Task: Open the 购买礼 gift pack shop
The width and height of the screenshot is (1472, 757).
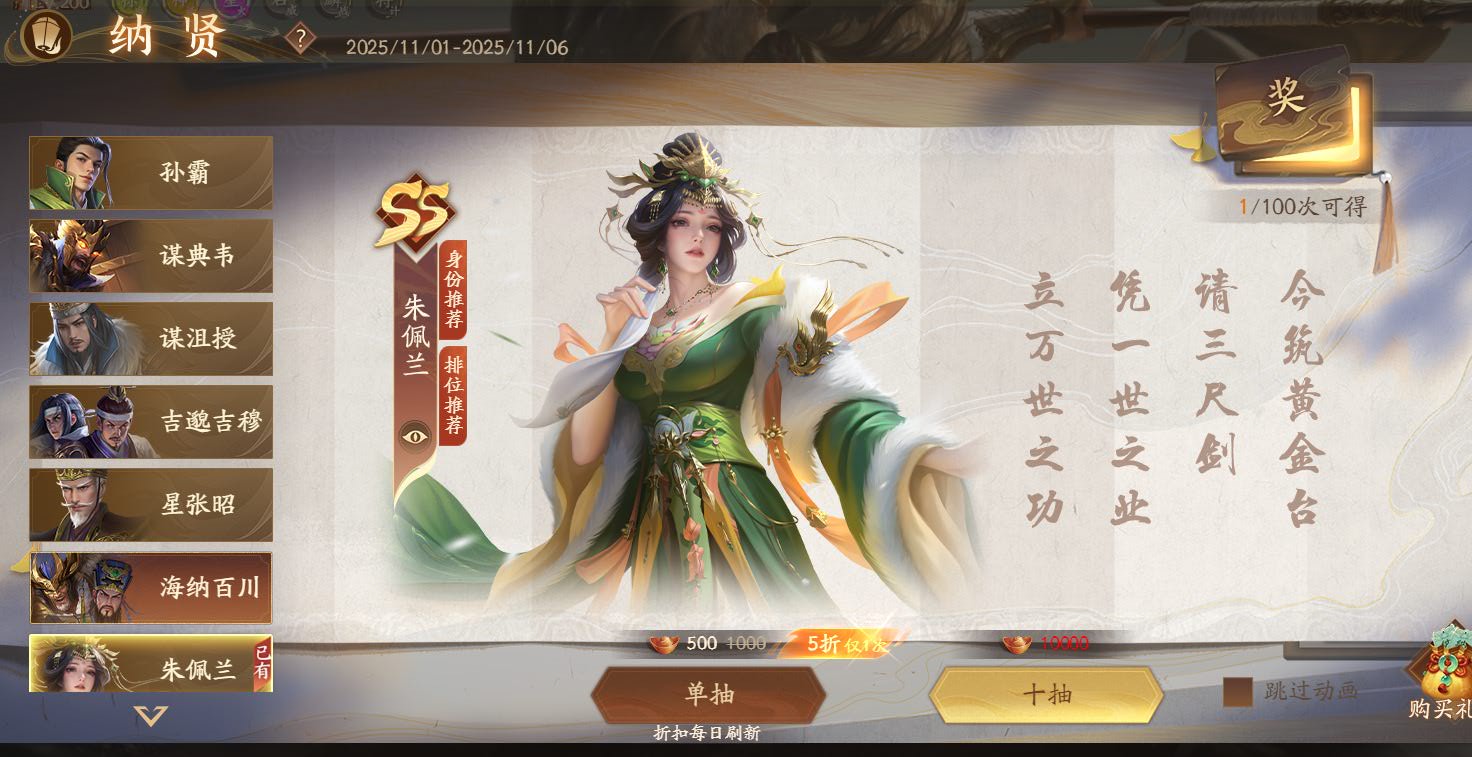Action: [x=1442, y=675]
